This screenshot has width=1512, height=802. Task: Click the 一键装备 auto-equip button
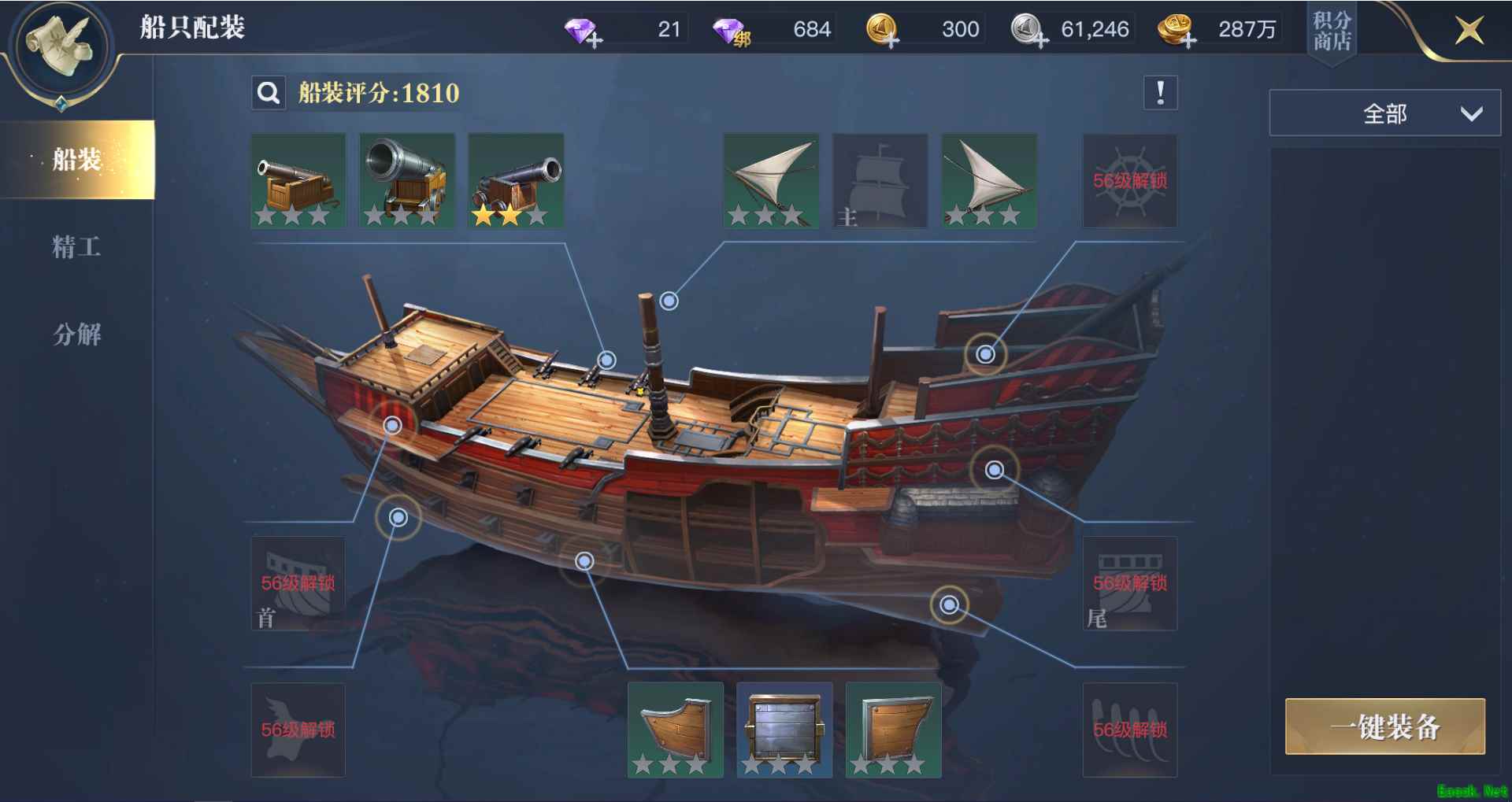click(x=1384, y=726)
